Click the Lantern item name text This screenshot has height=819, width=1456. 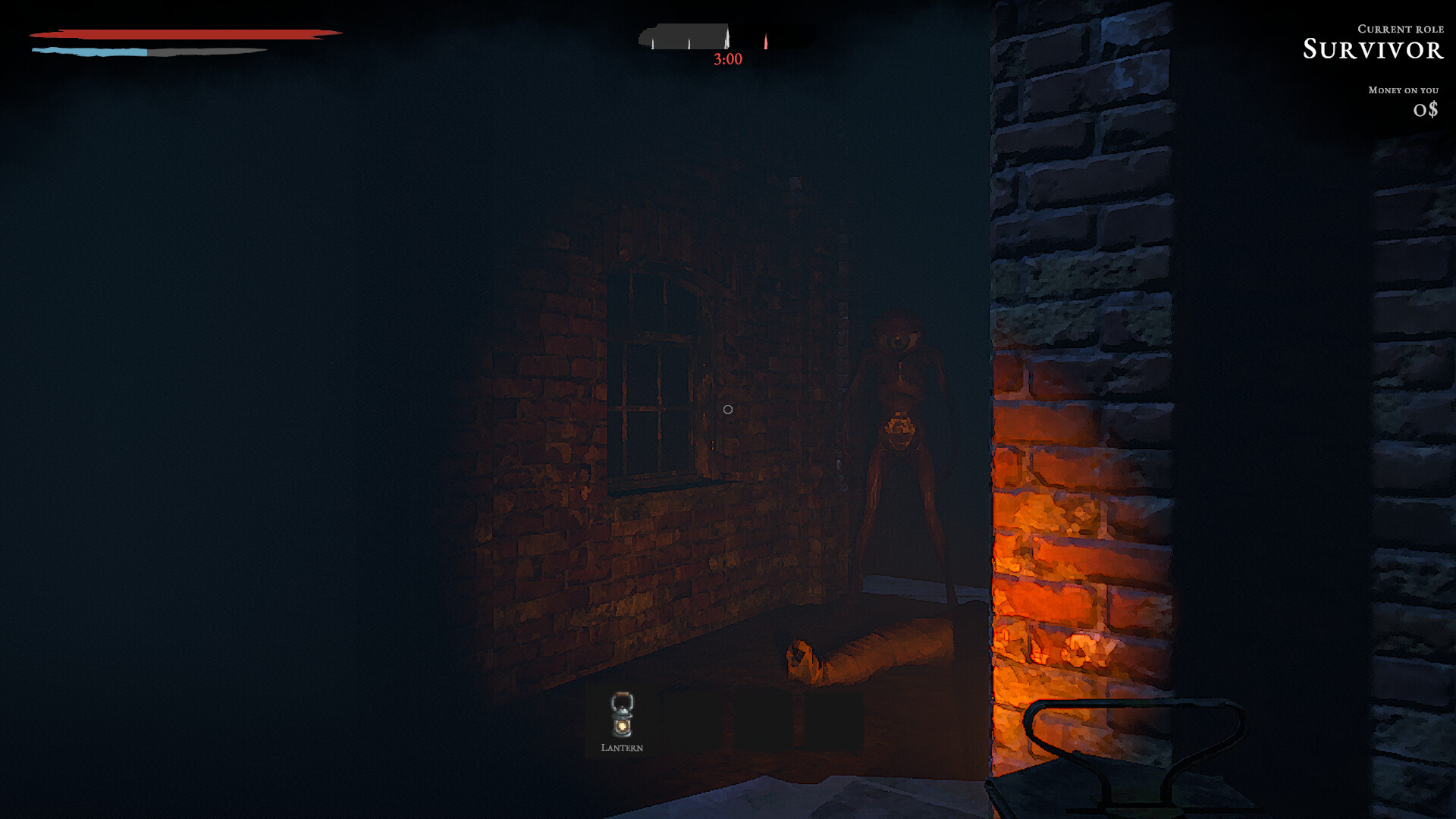(621, 748)
